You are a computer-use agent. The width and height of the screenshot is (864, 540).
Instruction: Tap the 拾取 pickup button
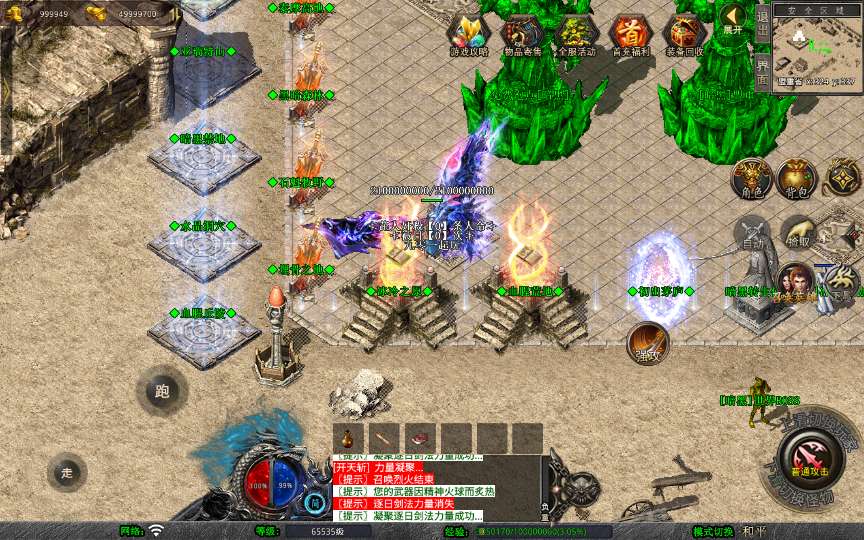pyautogui.click(x=797, y=234)
